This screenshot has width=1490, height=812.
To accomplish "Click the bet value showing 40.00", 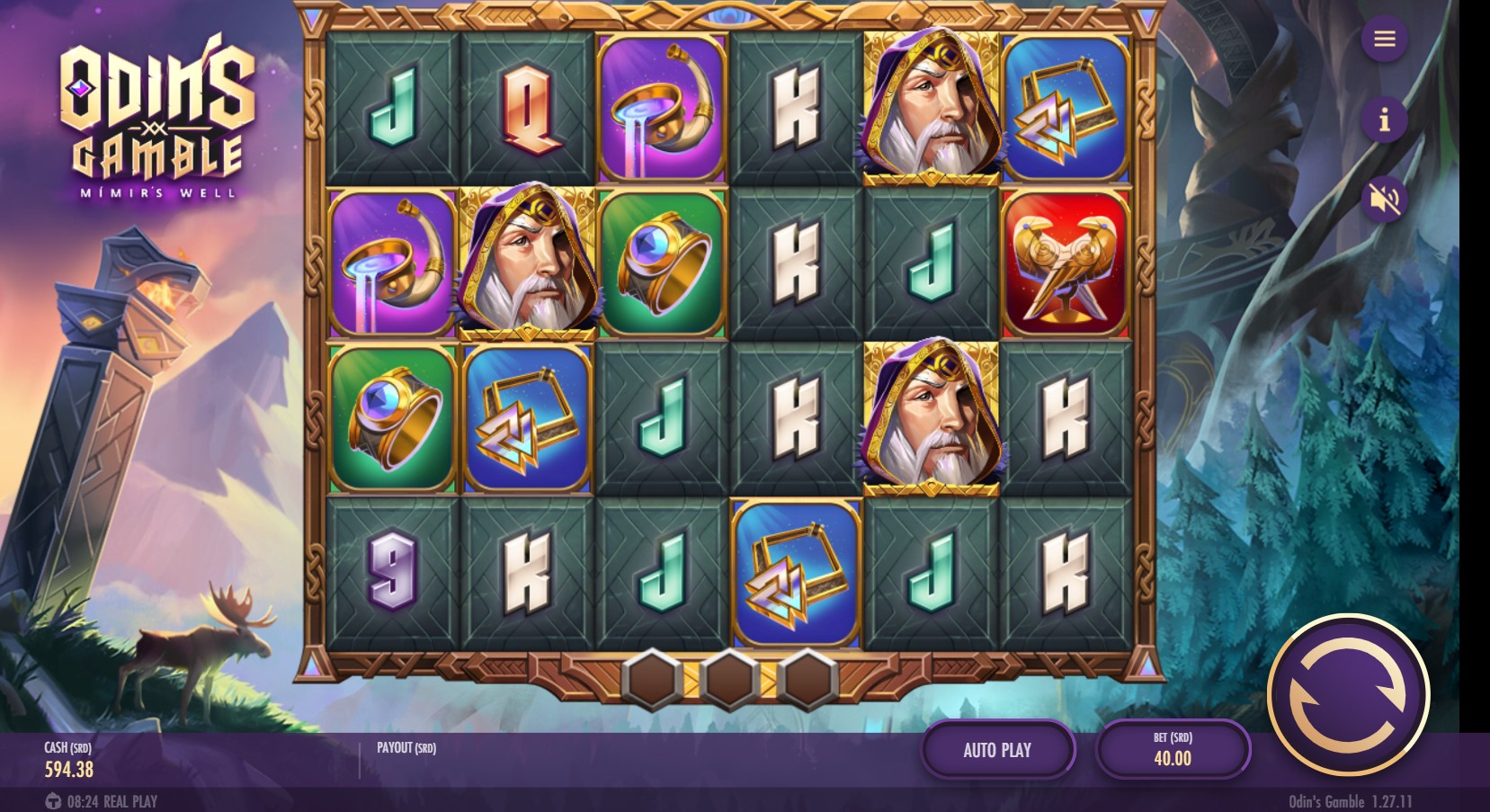I will (1172, 757).
